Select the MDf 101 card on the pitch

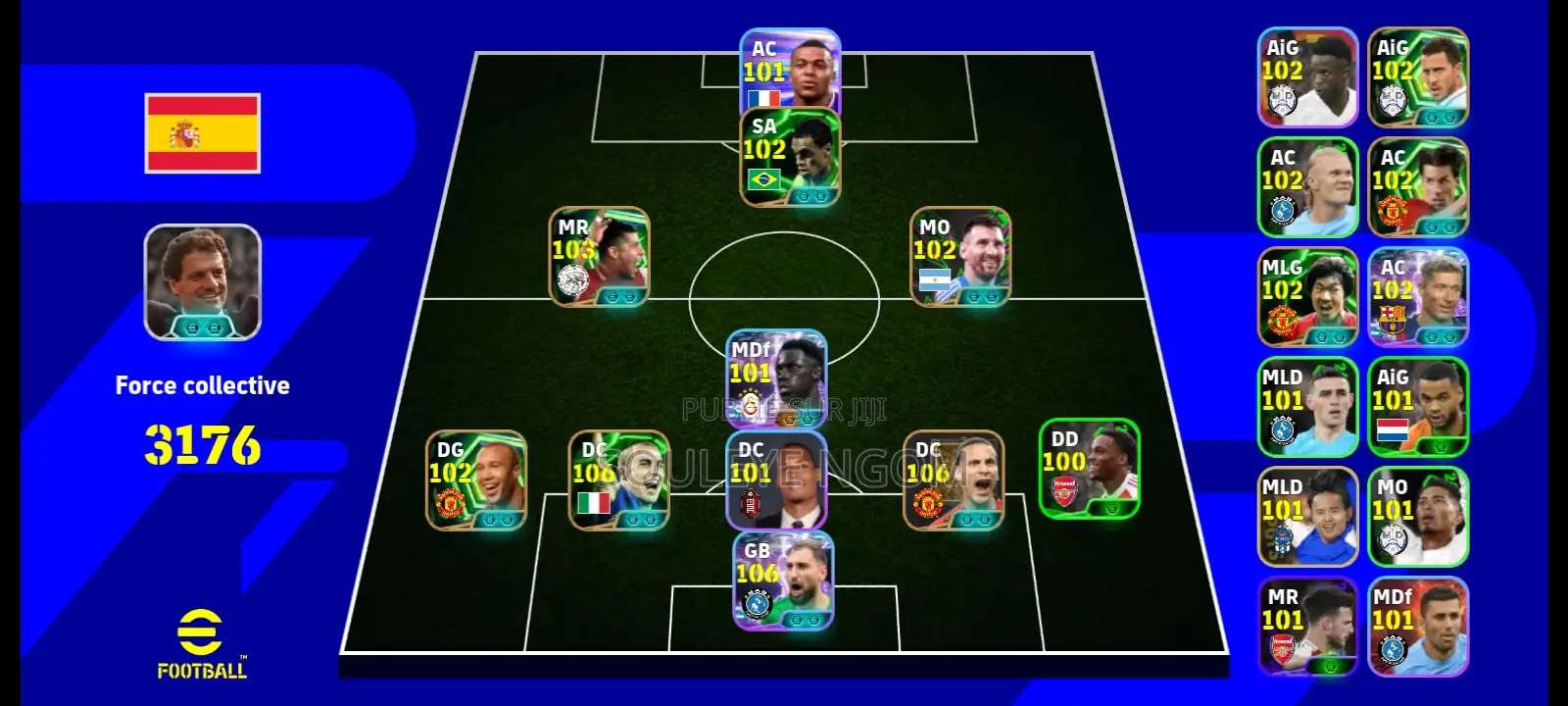point(777,379)
